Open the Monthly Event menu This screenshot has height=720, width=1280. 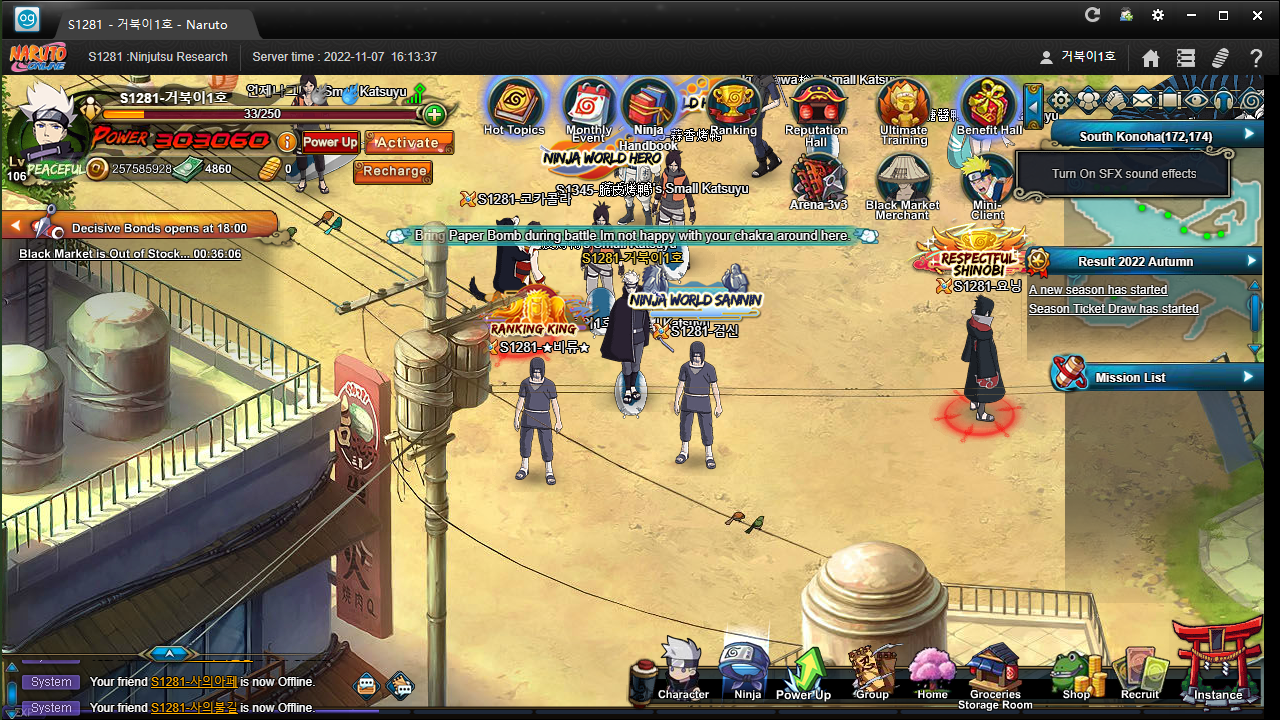coord(589,108)
